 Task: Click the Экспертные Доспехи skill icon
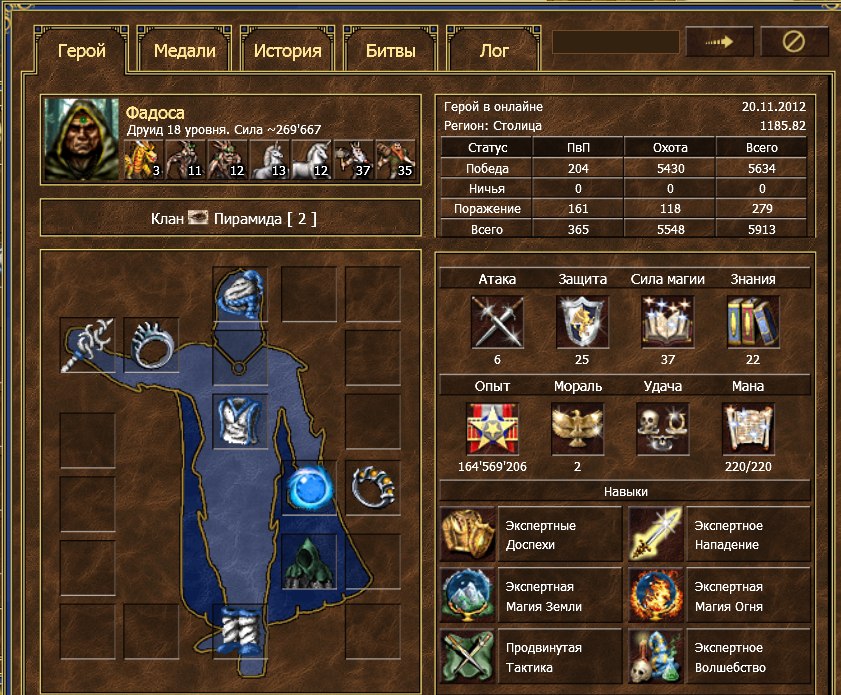(467, 535)
